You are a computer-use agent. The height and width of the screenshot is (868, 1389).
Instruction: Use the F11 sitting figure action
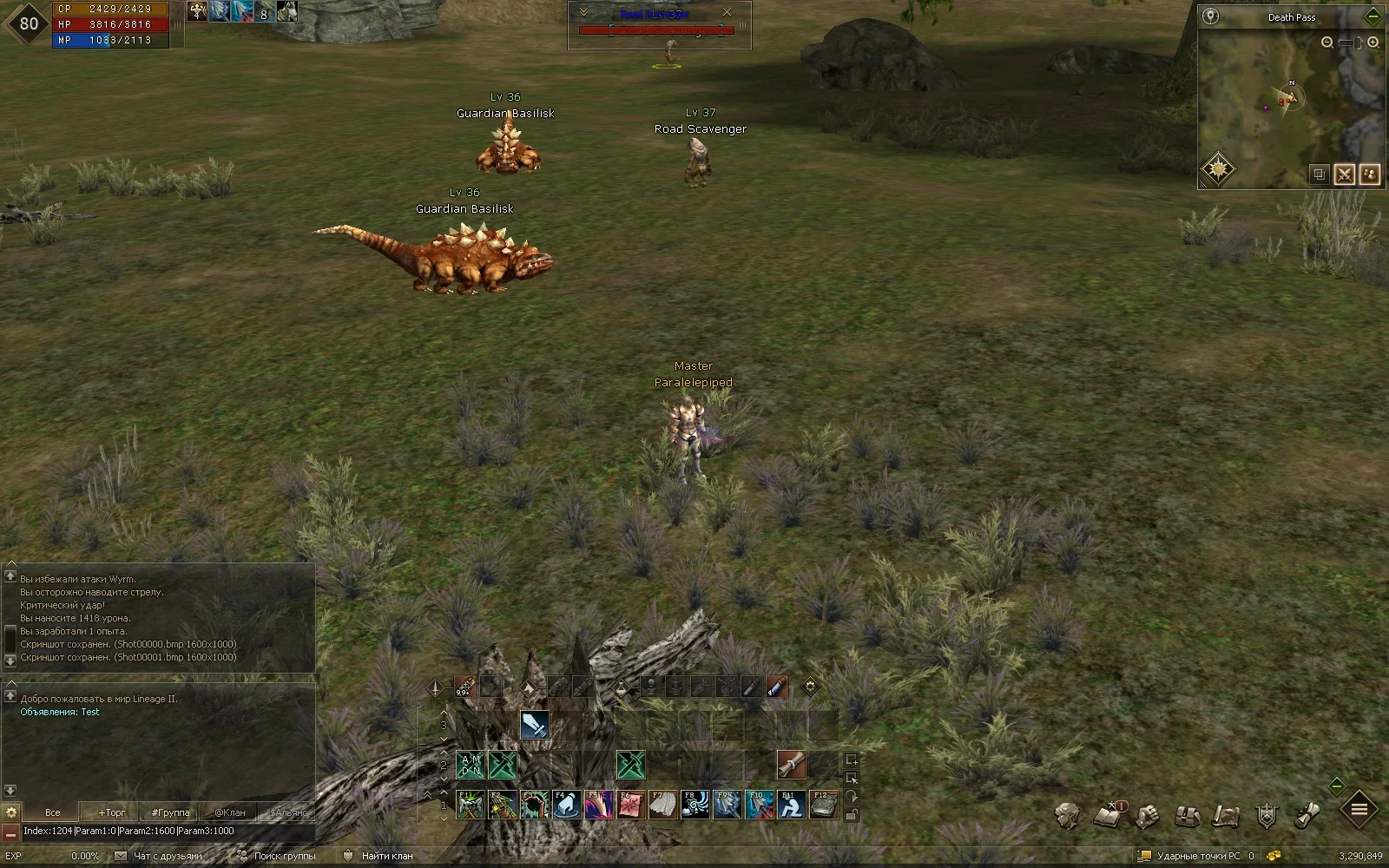click(791, 806)
